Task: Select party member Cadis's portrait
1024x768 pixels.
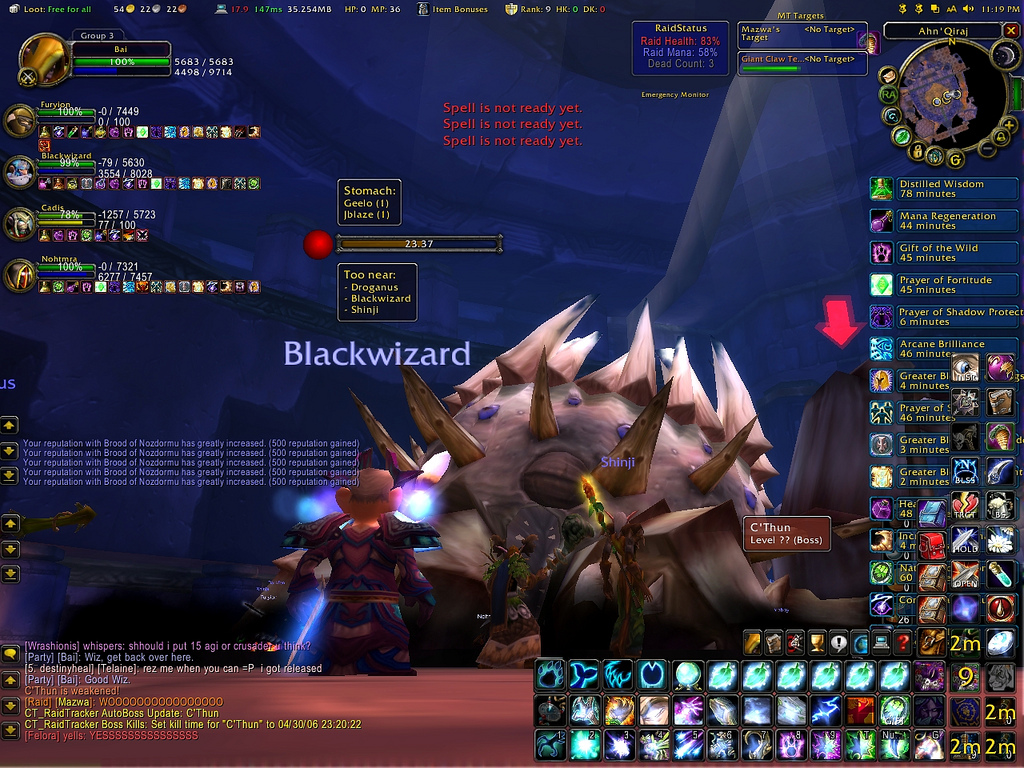Action: click(20, 224)
